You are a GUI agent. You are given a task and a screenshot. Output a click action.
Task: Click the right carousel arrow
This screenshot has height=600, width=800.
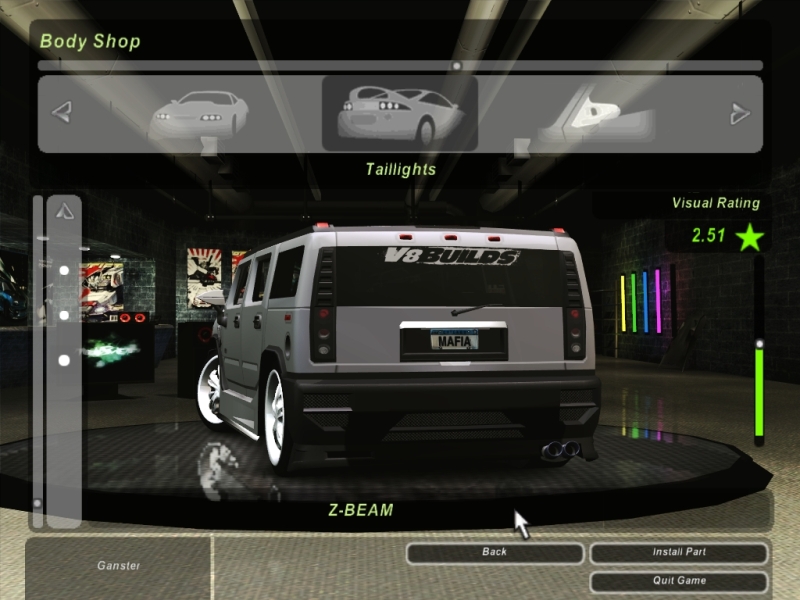pyautogui.click(x=740, y=114)
